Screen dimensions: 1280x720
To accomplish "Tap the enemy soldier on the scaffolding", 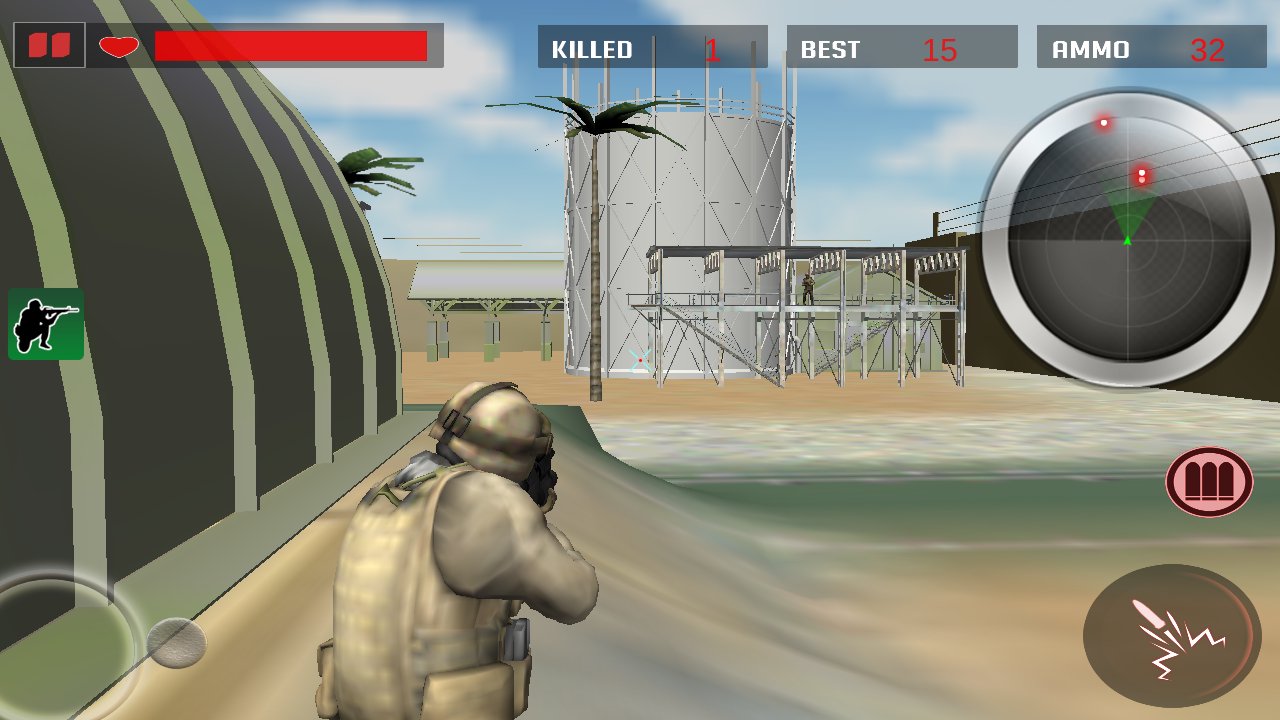I will coord(806,287).
